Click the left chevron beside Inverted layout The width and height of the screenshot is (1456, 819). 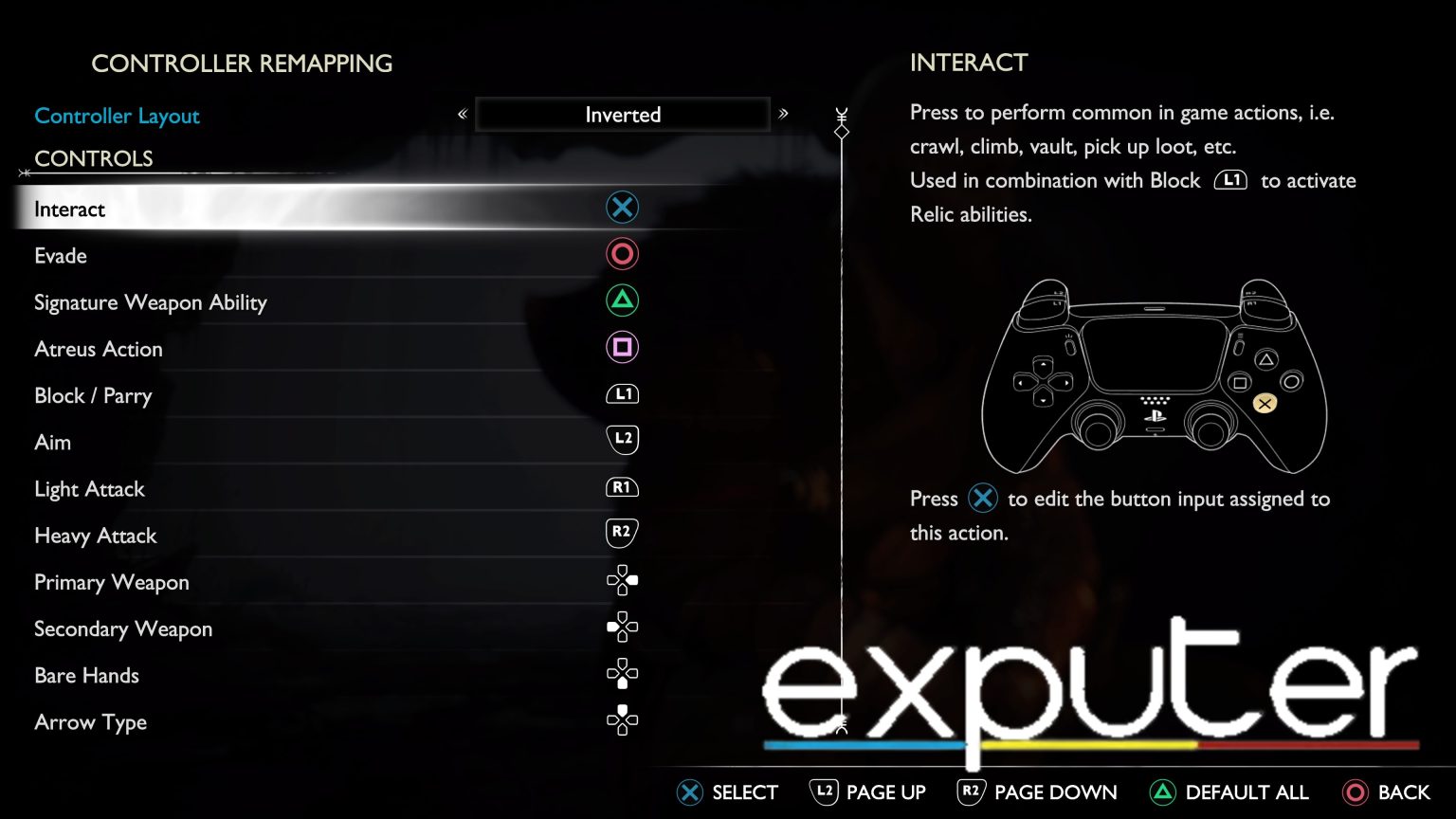[x=462, y=114]
